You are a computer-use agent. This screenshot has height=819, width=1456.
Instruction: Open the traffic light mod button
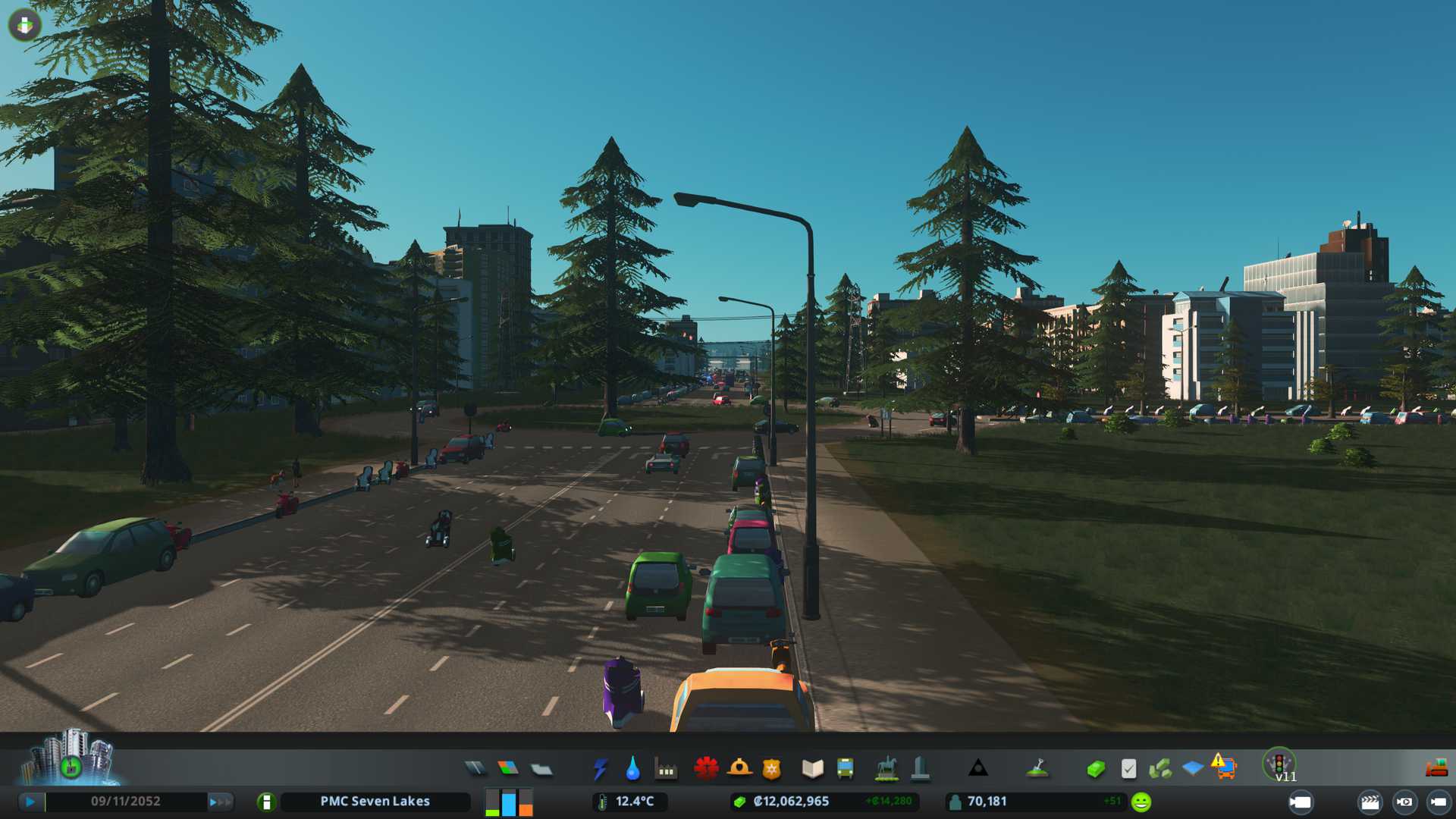1279,764
